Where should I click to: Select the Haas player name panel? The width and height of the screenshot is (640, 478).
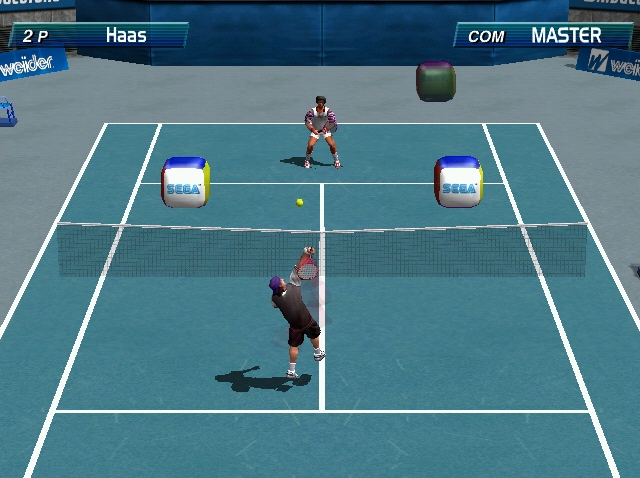pyautogui.click(x=98, y=36)
